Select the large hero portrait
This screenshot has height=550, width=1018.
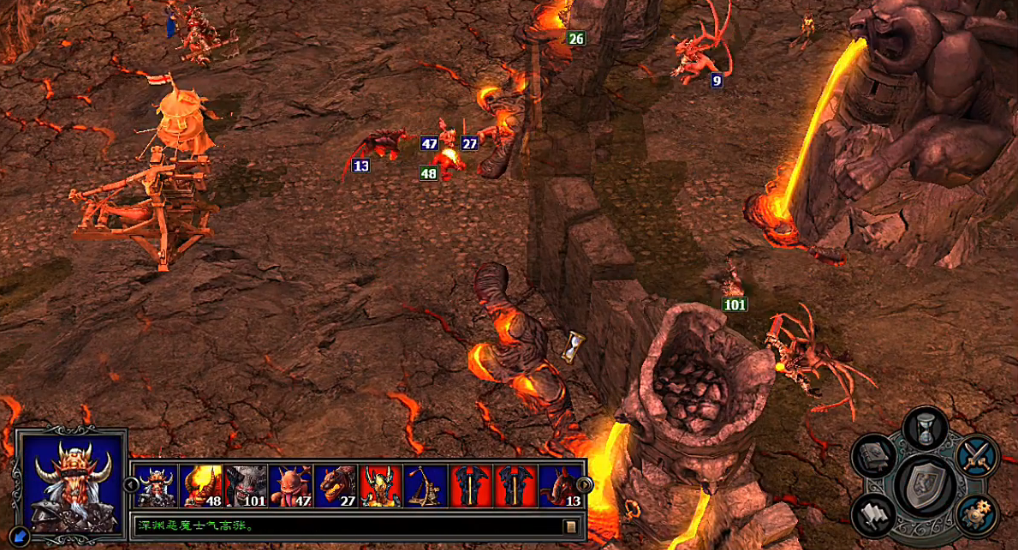(71, 482)
